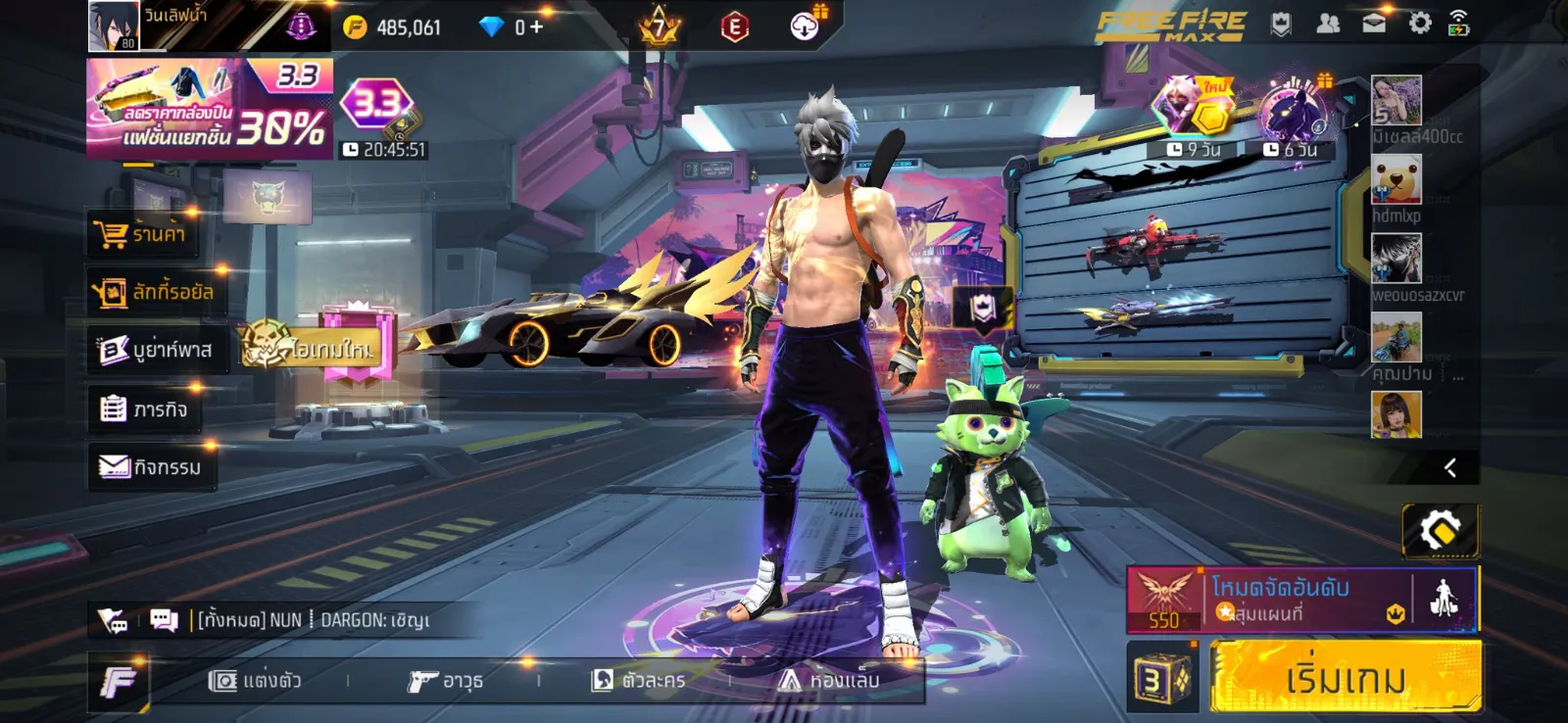This screenshot has width=1568, height=723.
Task: Collapse the friends sidebar with the arrow
Action: point(1449,468)
